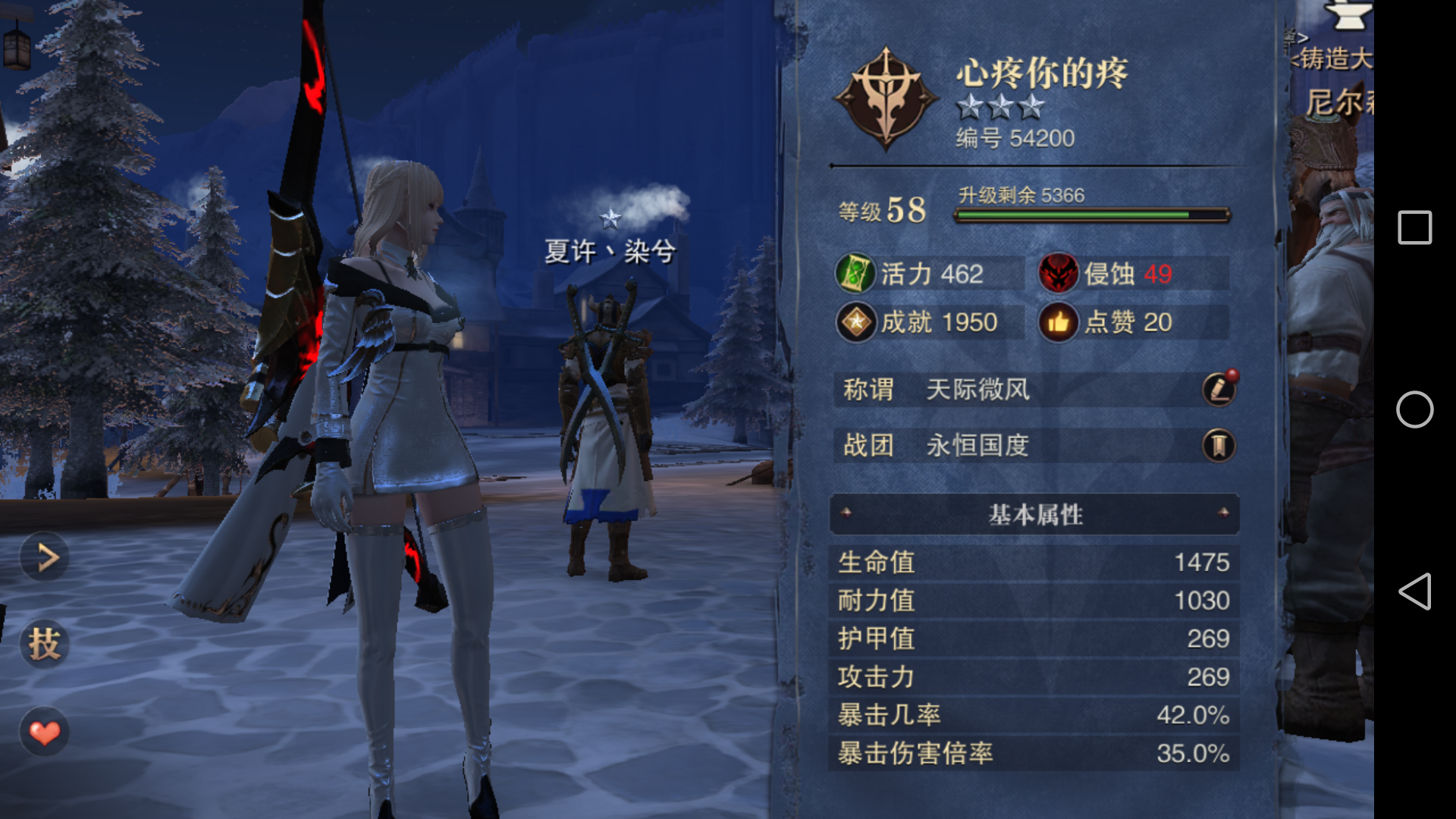Image resolution: width=1456 pixels, height=819 pixels.
Task: Click the guild name 永恒国度
Action: [x=979, y=446]
